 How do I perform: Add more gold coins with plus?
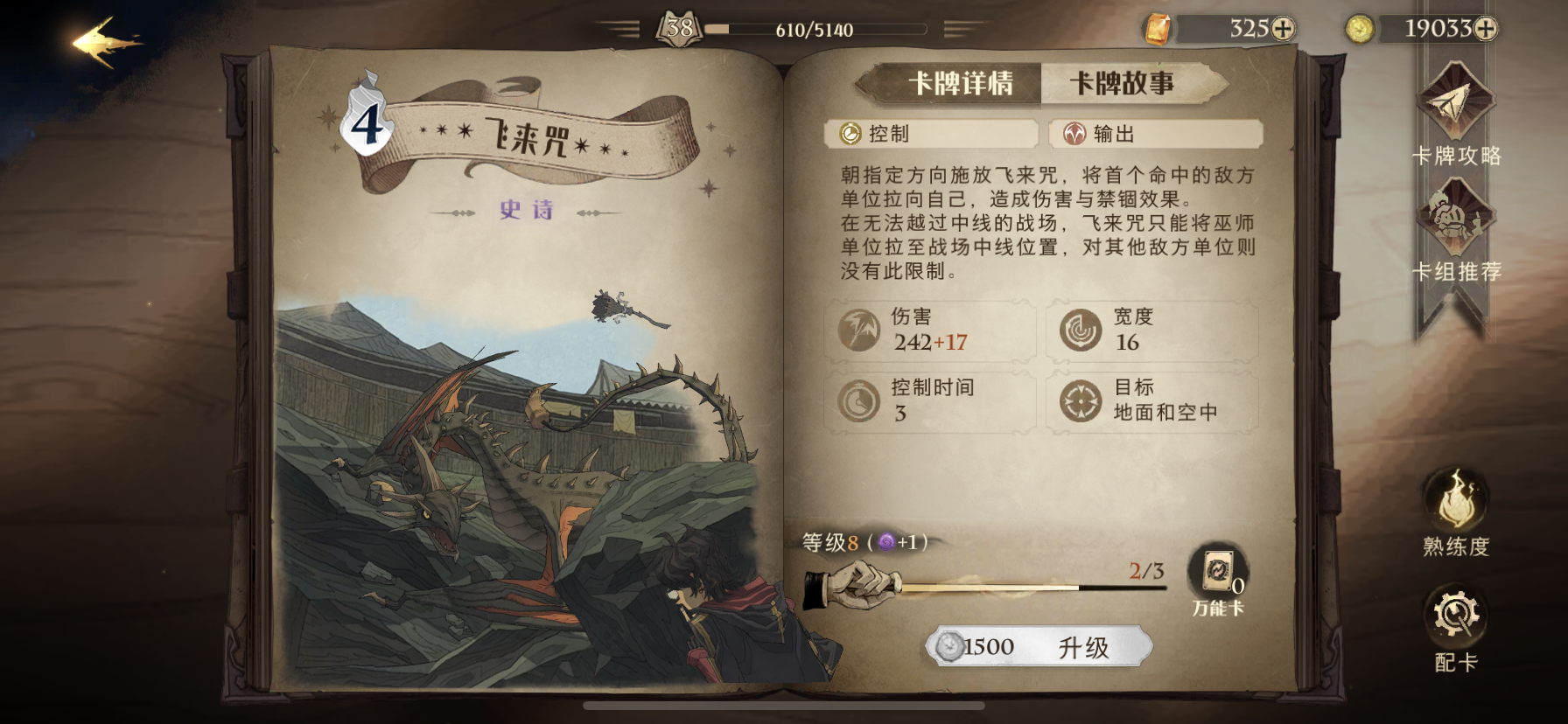coord(1486,29)
